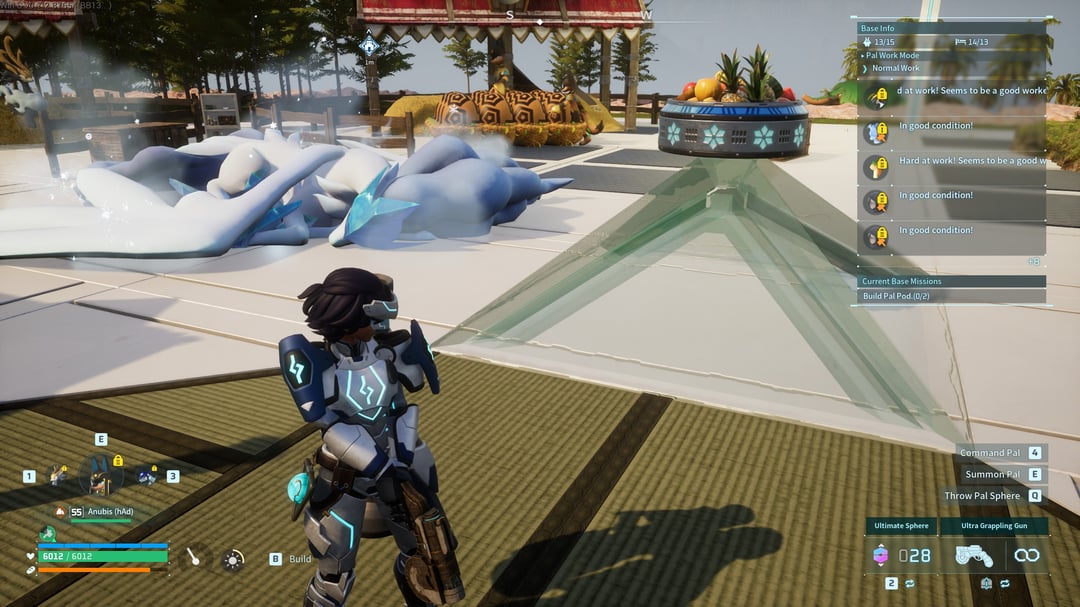Select the blue pal on Anubis's right
Image resolution: width=1080 pixels, height=607 pixels.
point(146,476)
